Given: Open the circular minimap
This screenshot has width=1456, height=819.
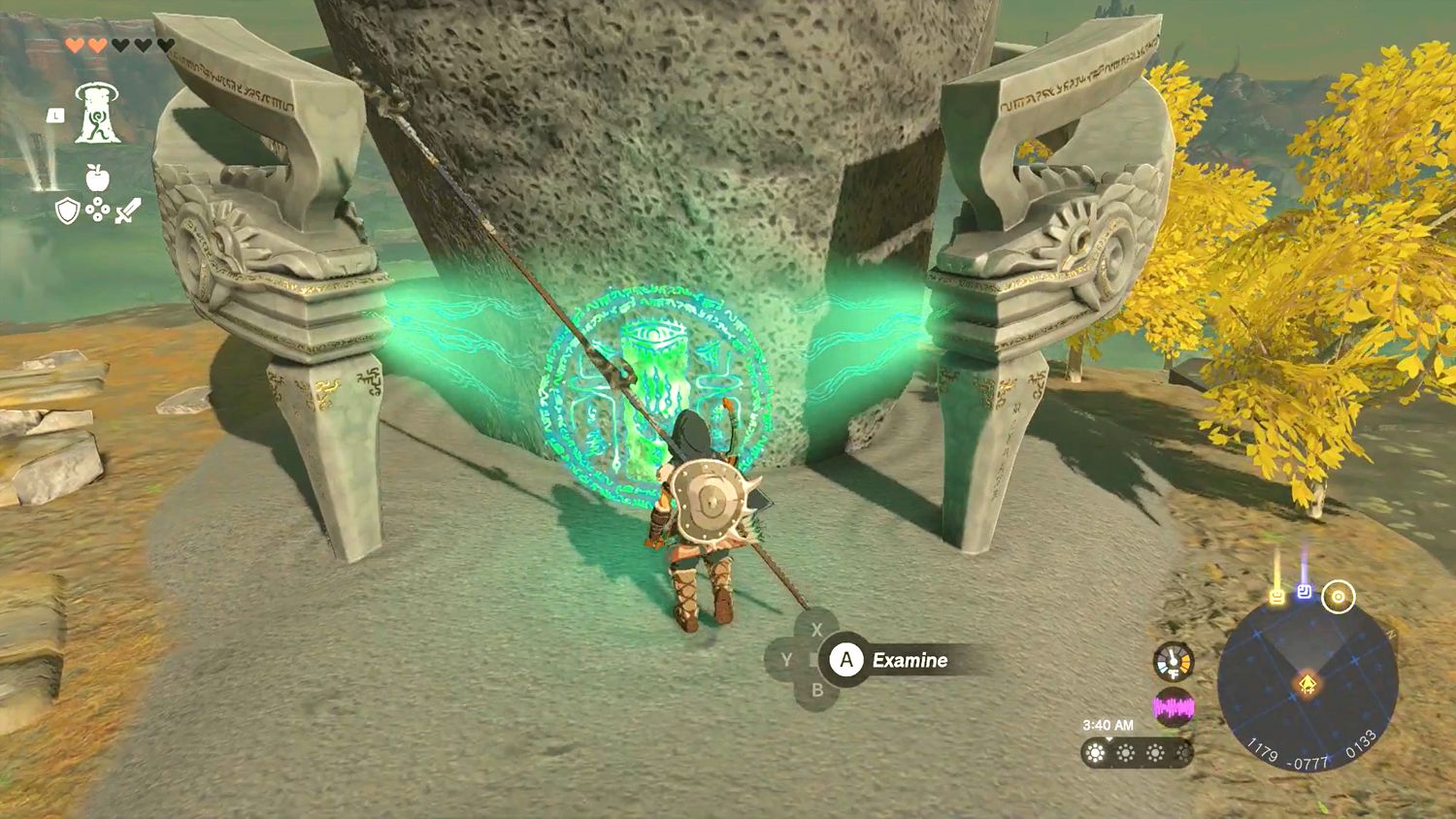Looking at the screenshot, I should pyautogui.click(x=1307, y=685).
